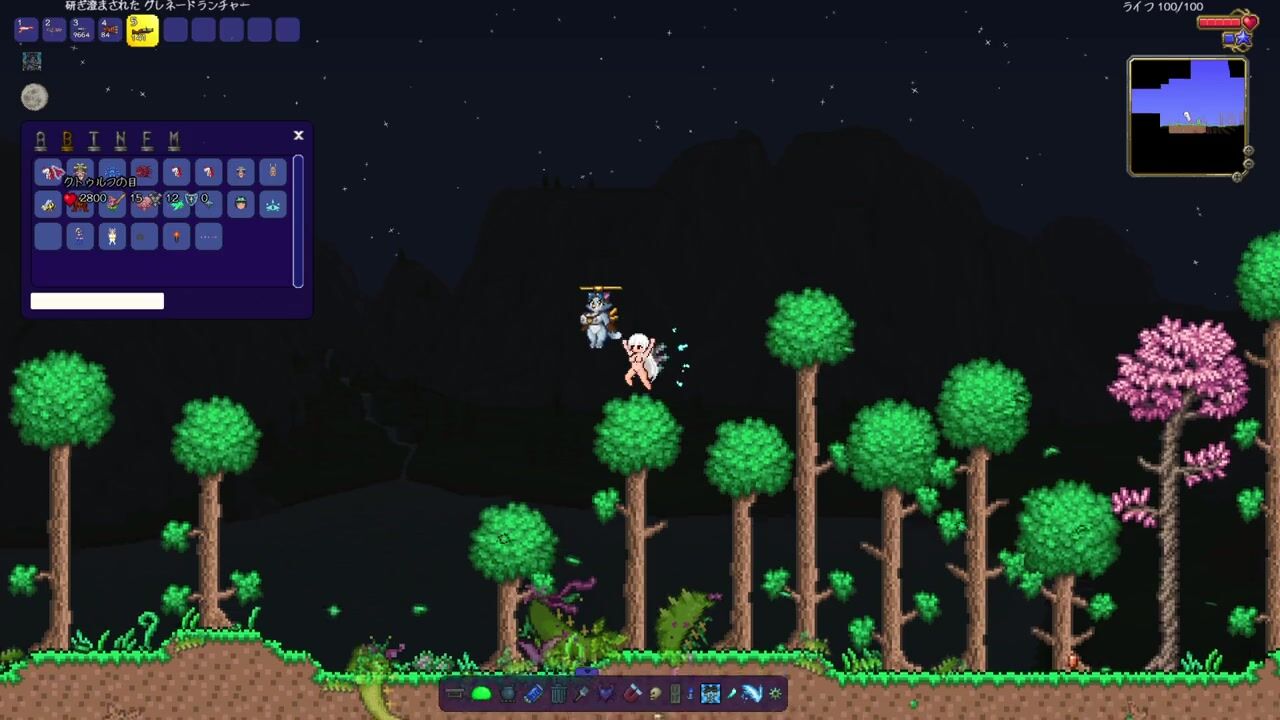Choose the hotbar slot showing 9664 ammo
Screen dimensions: 1280x720
point(82,30)
